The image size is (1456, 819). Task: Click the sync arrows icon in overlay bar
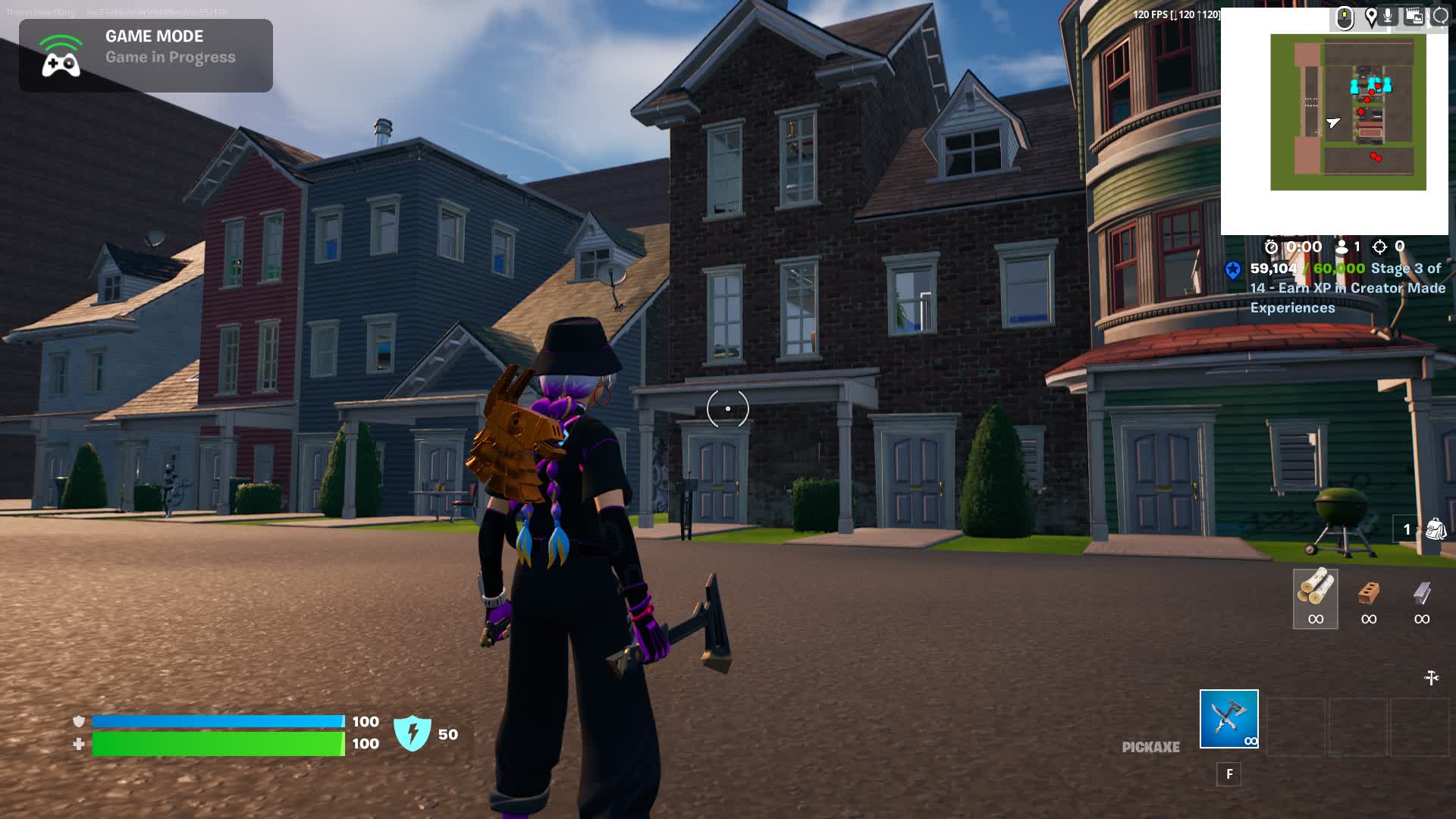[x=1440, y=15]
